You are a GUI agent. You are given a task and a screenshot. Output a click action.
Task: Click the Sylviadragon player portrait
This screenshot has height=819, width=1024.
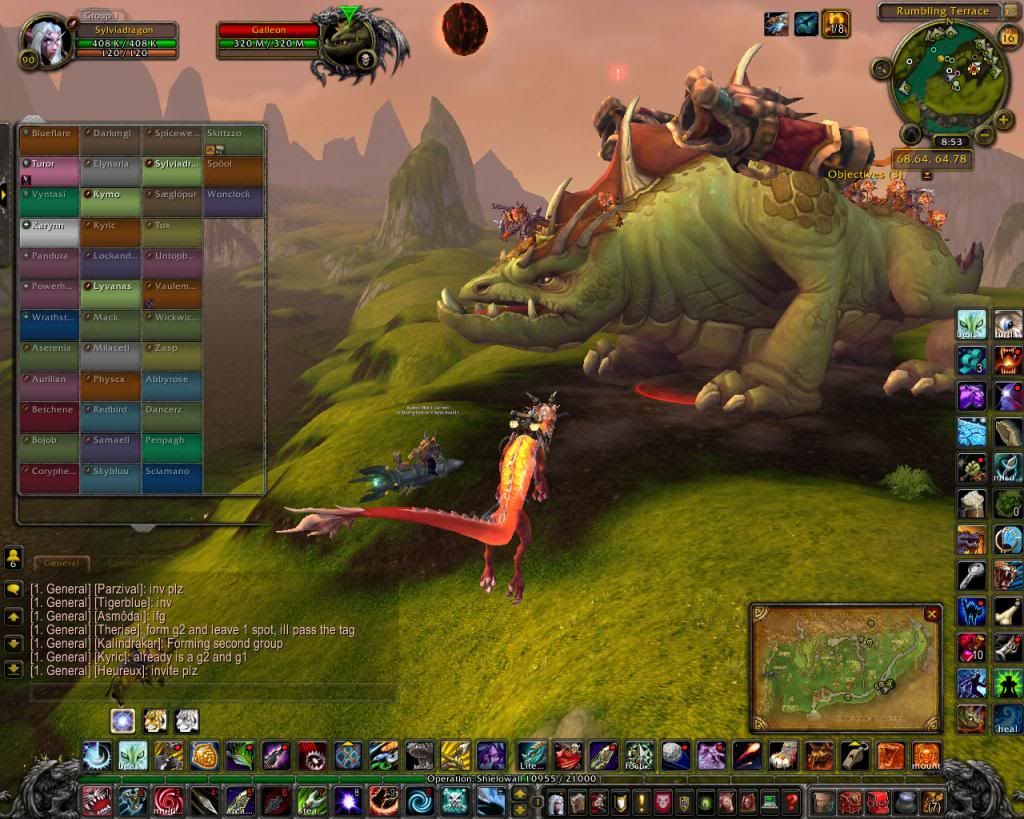pos(46,42)
